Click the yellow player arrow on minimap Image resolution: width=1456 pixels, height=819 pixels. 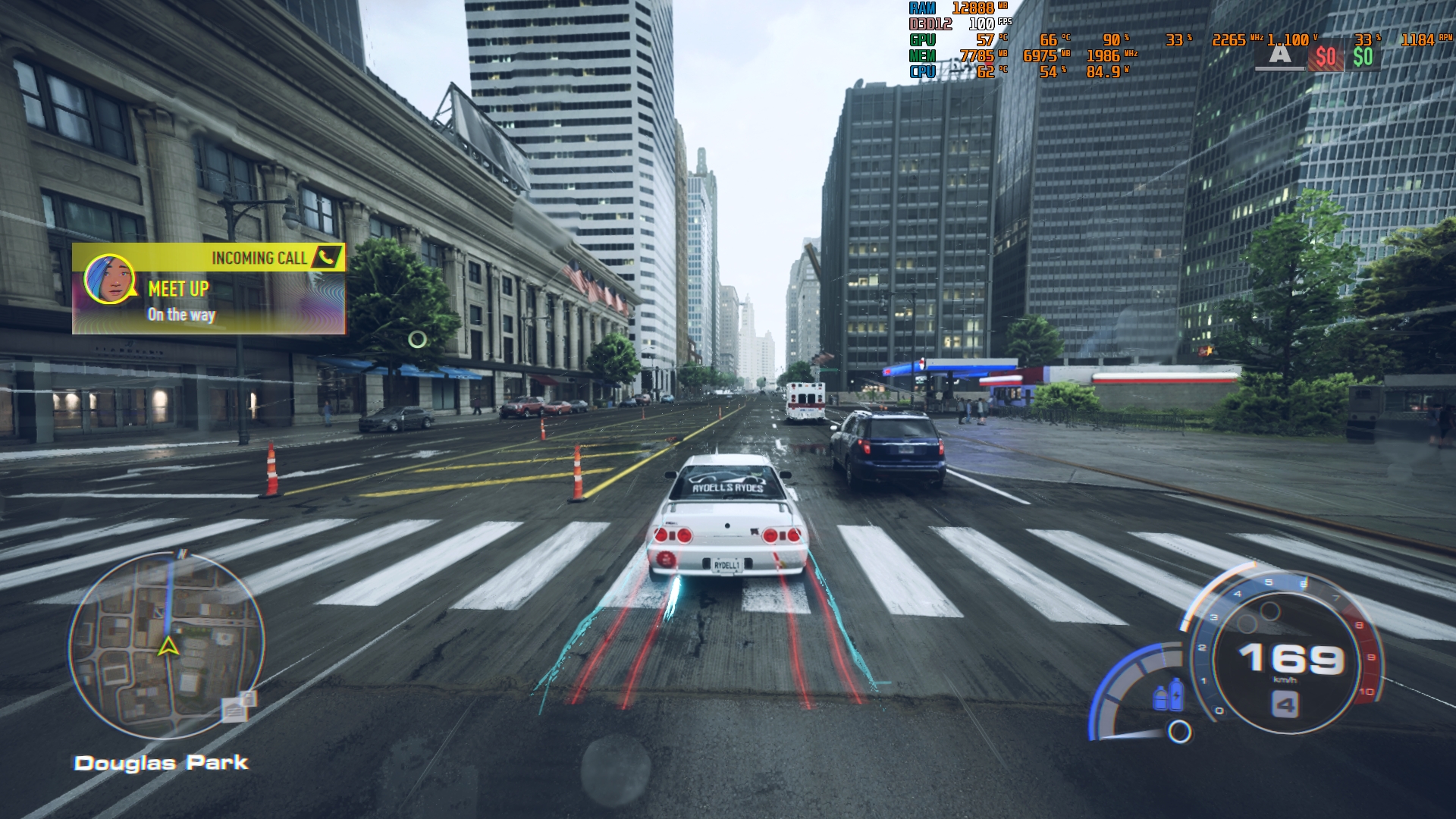tap(168, 647)
